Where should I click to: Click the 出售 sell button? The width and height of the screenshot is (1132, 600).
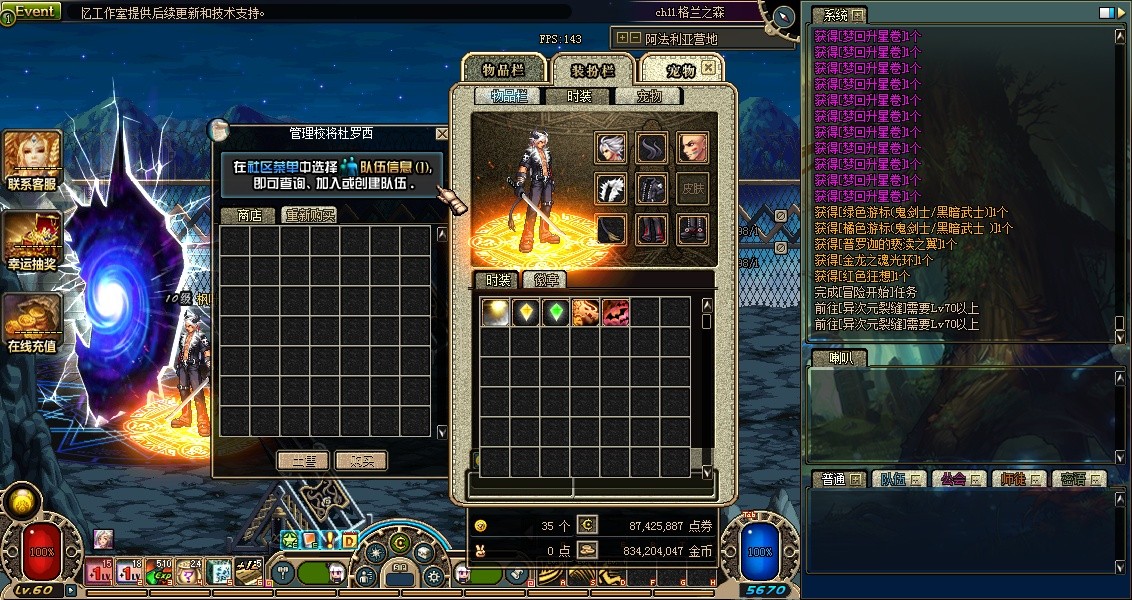303,461
